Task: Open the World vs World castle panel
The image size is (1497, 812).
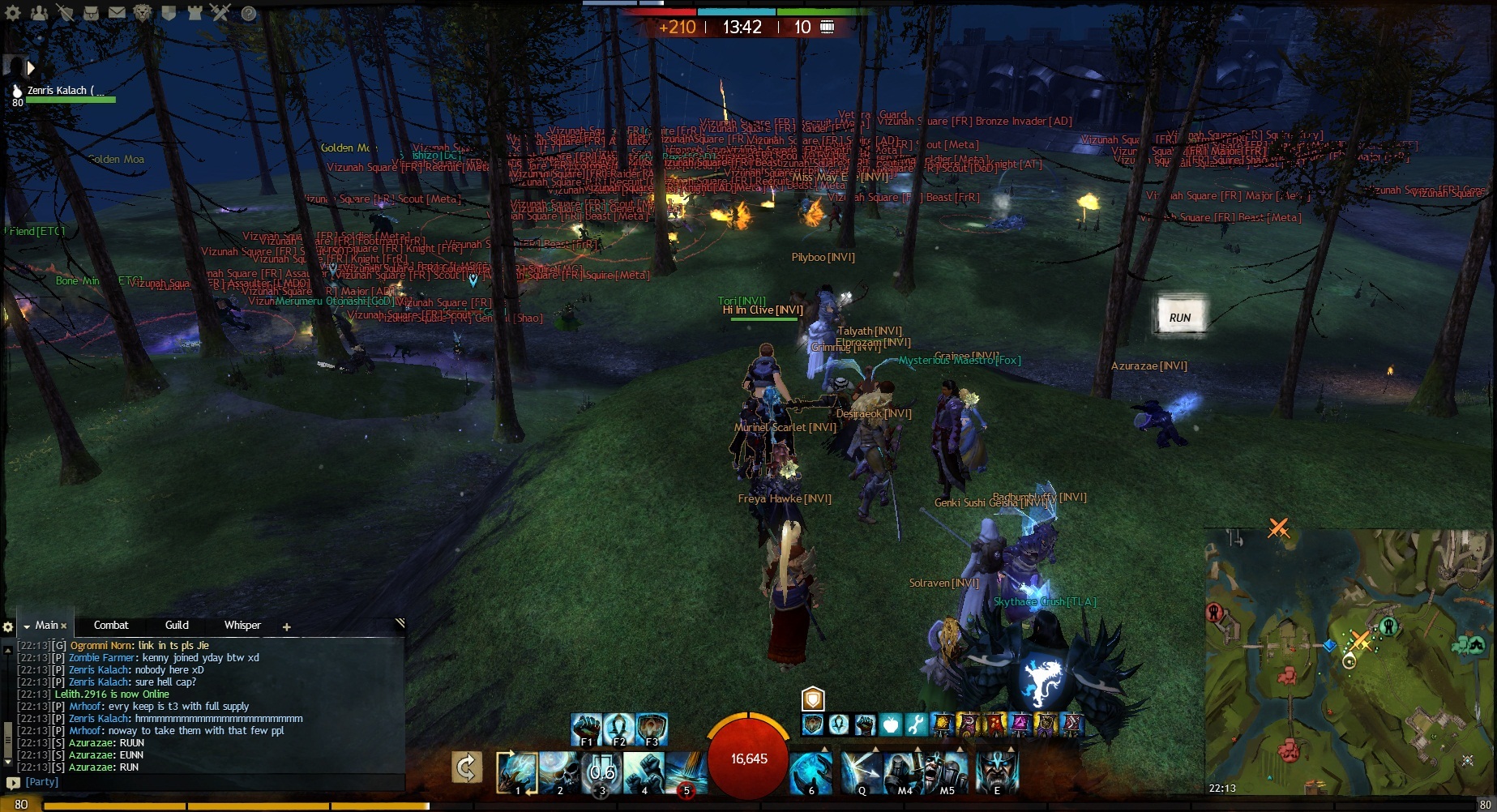Action: click(x=195, y=12)
